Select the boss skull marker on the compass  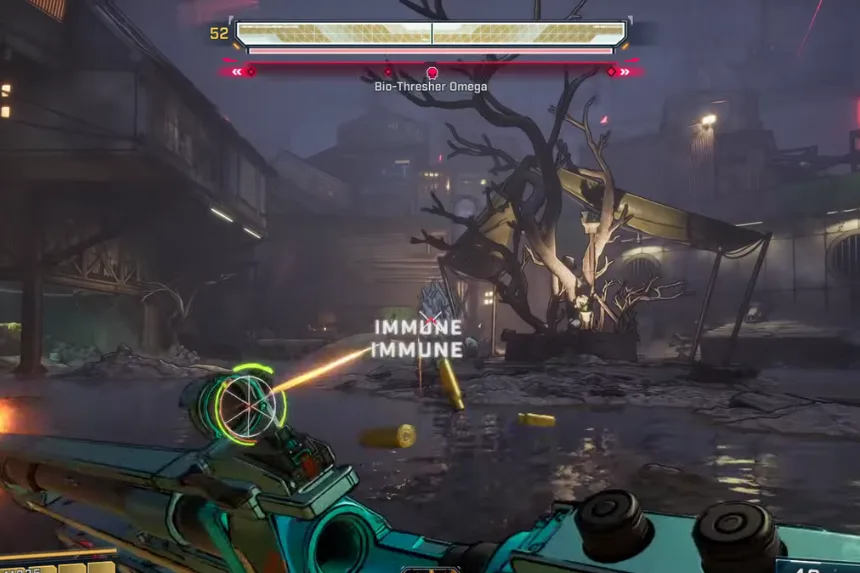(x=432, y=72)
